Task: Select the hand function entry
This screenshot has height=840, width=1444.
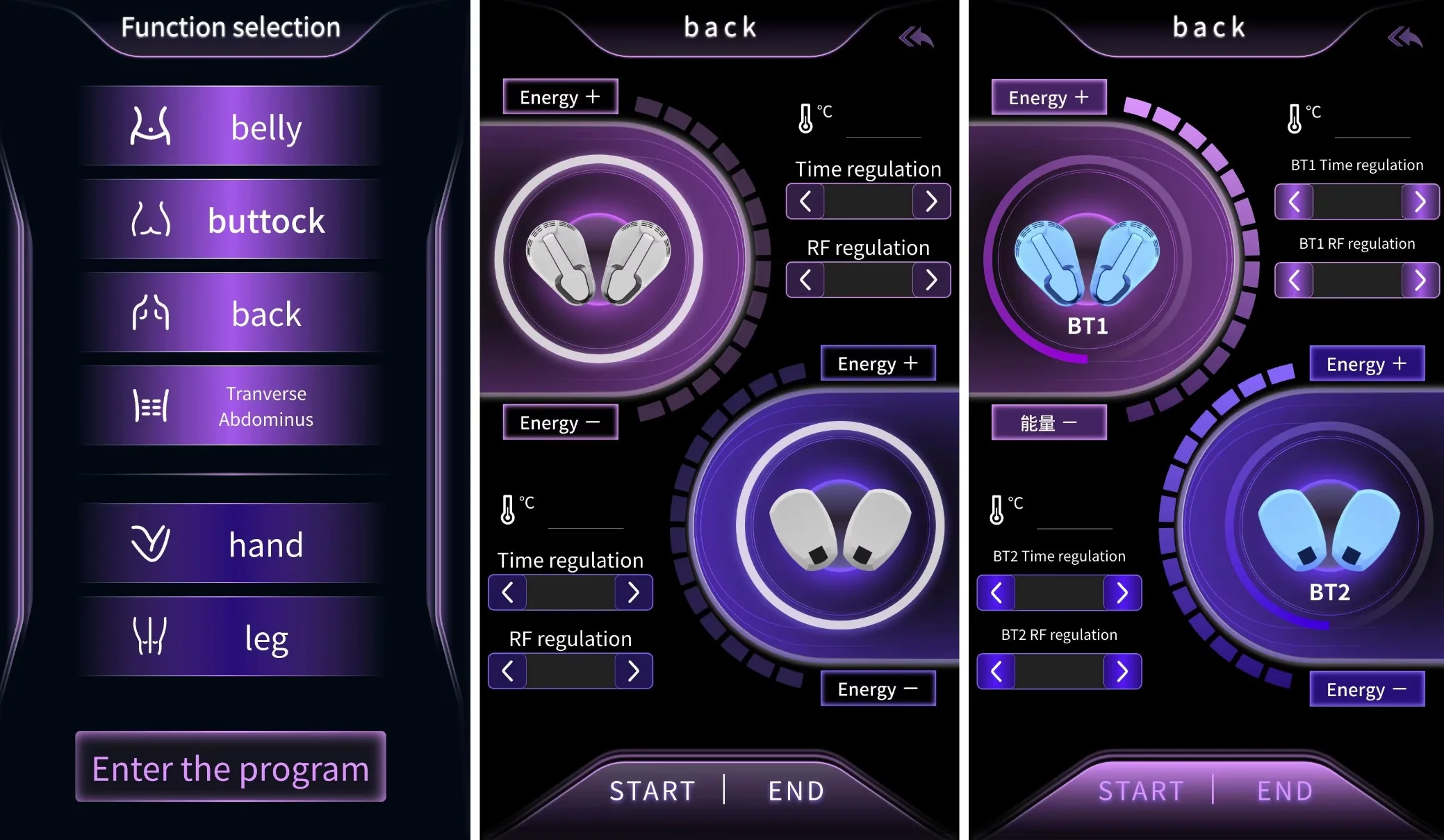Action: pos(231,544)
